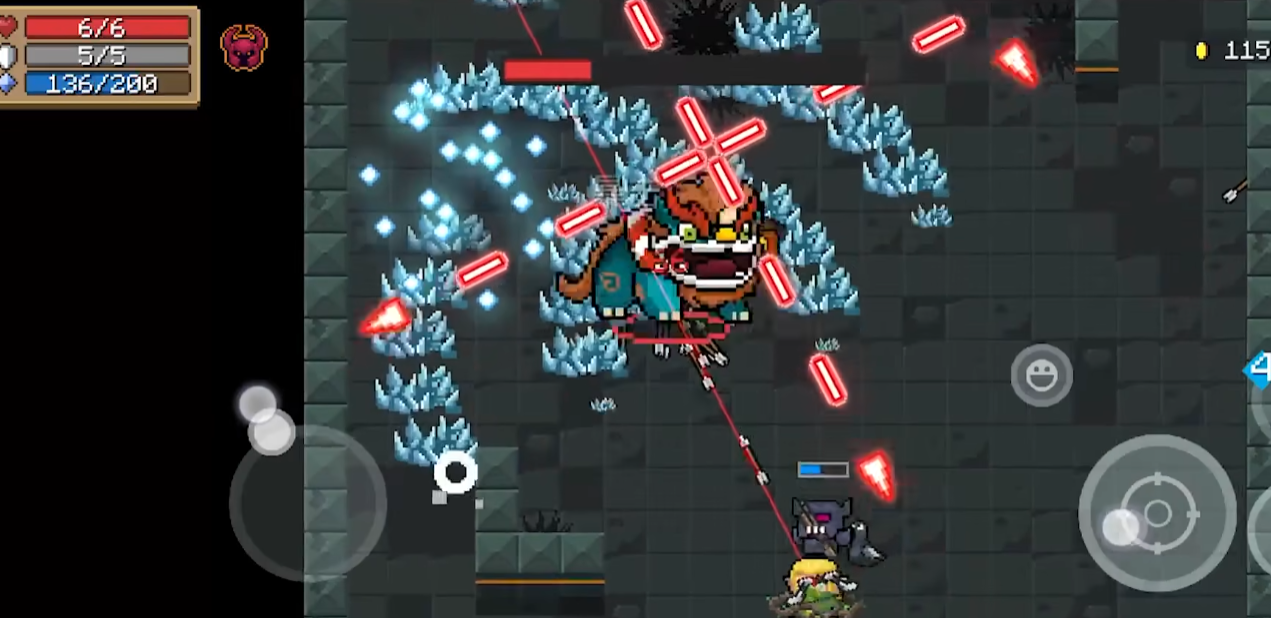Tap the left movement joystick pad
The height and width of the screenshot is (618, 1271).
click(307, 502)
